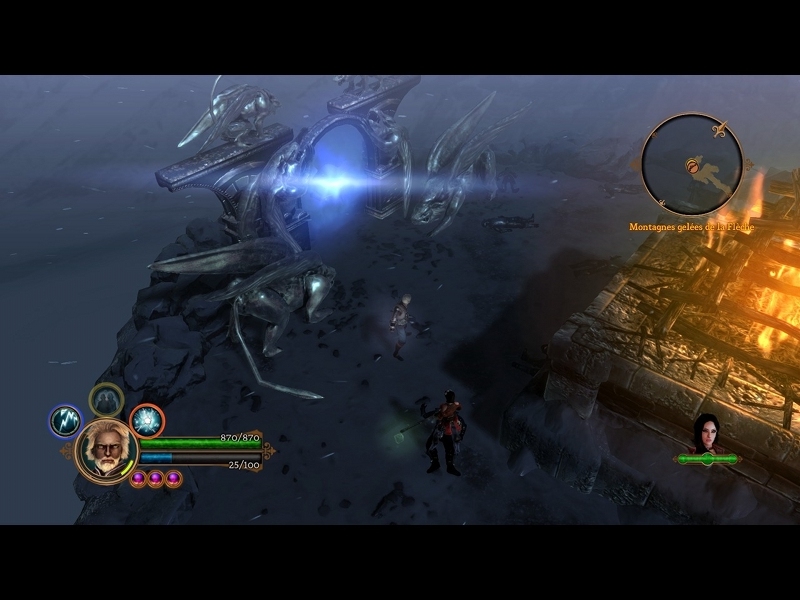Screen dimensions: 800x600
Task: Use the ice burst ability
Action: coord(147,421)
